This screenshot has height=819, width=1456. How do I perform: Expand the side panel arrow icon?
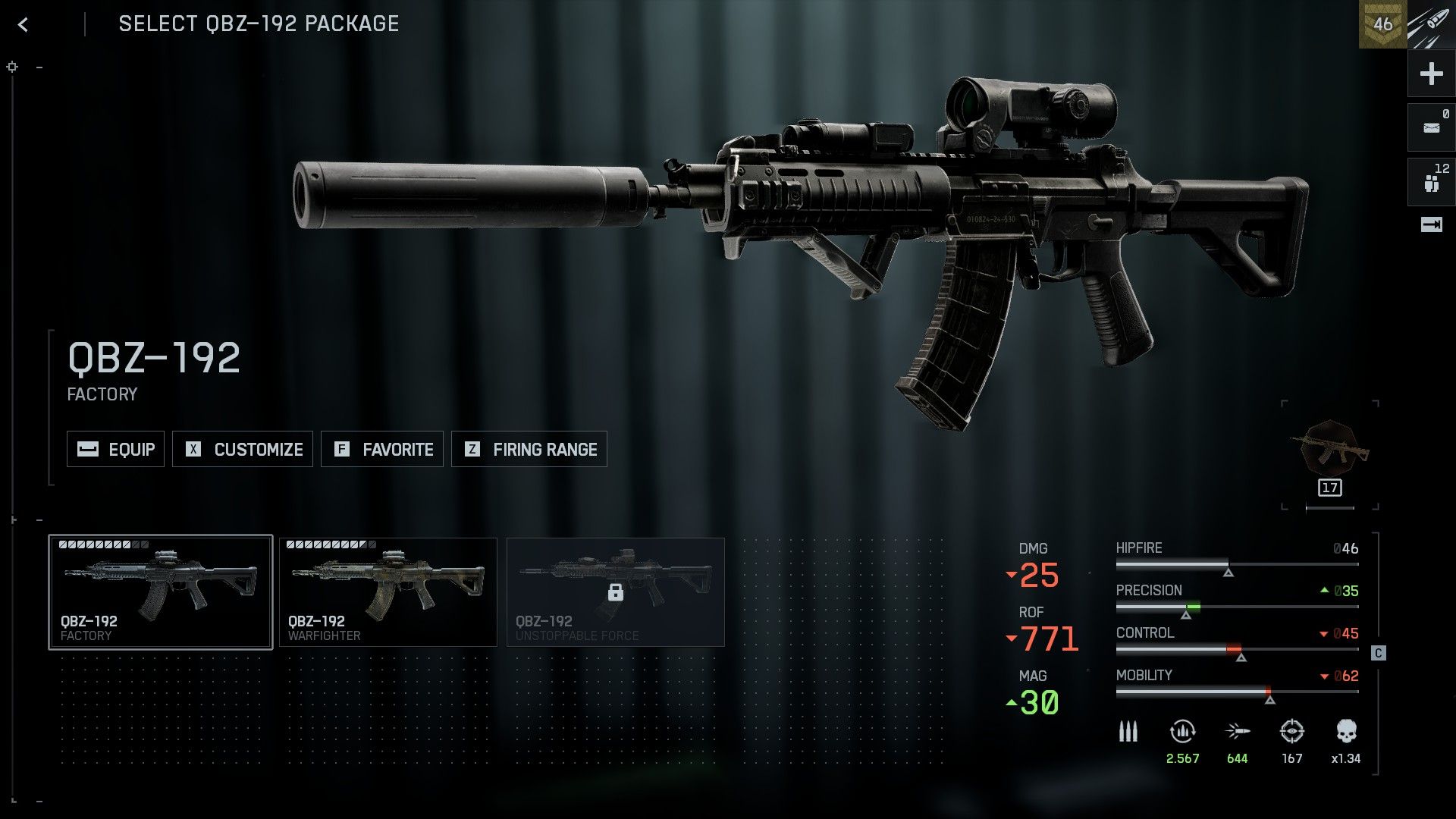pos(1431,224)
